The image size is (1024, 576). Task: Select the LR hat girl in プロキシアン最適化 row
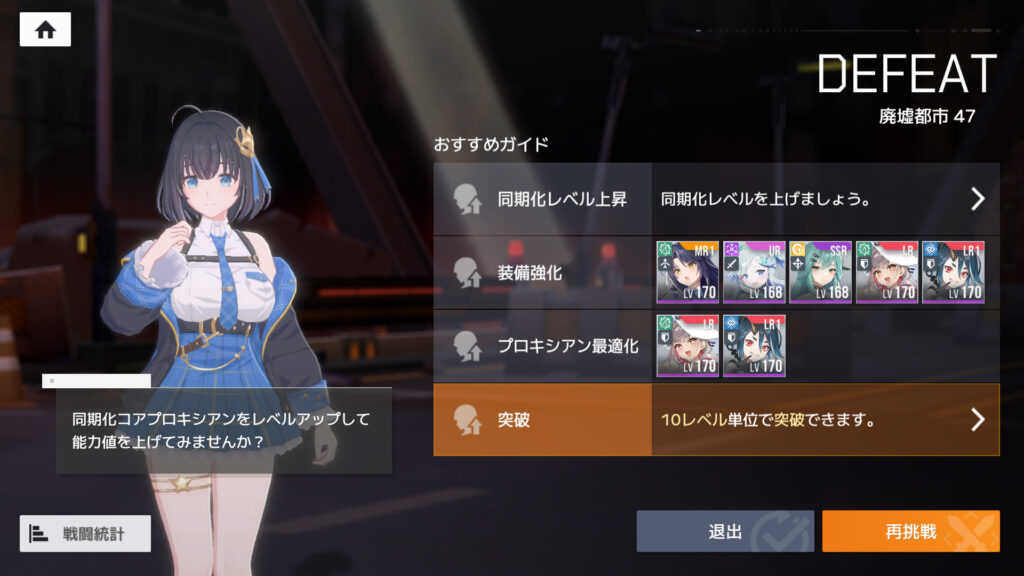pos(687,346)
